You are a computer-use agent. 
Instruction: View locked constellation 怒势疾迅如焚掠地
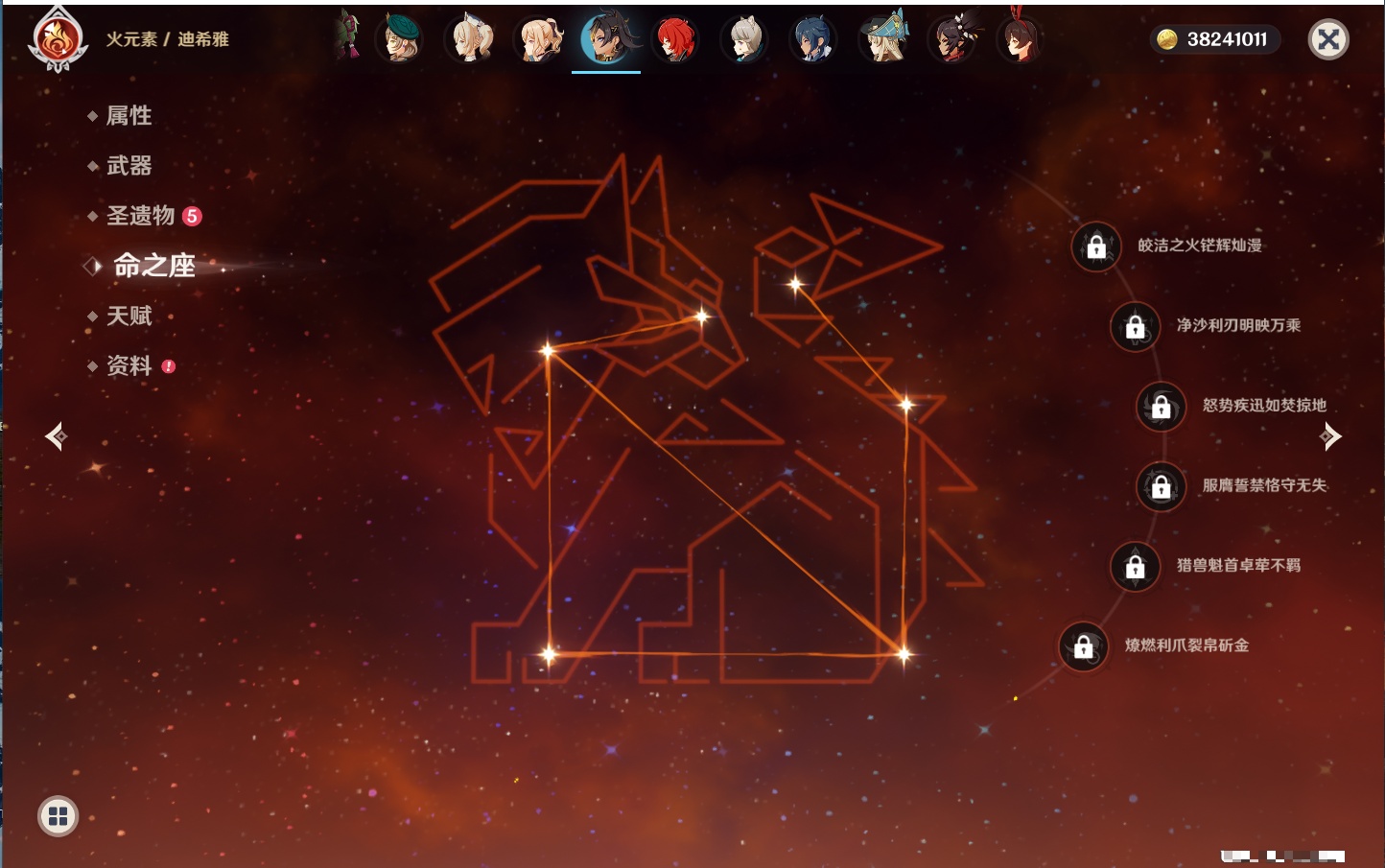point(1161,406)
